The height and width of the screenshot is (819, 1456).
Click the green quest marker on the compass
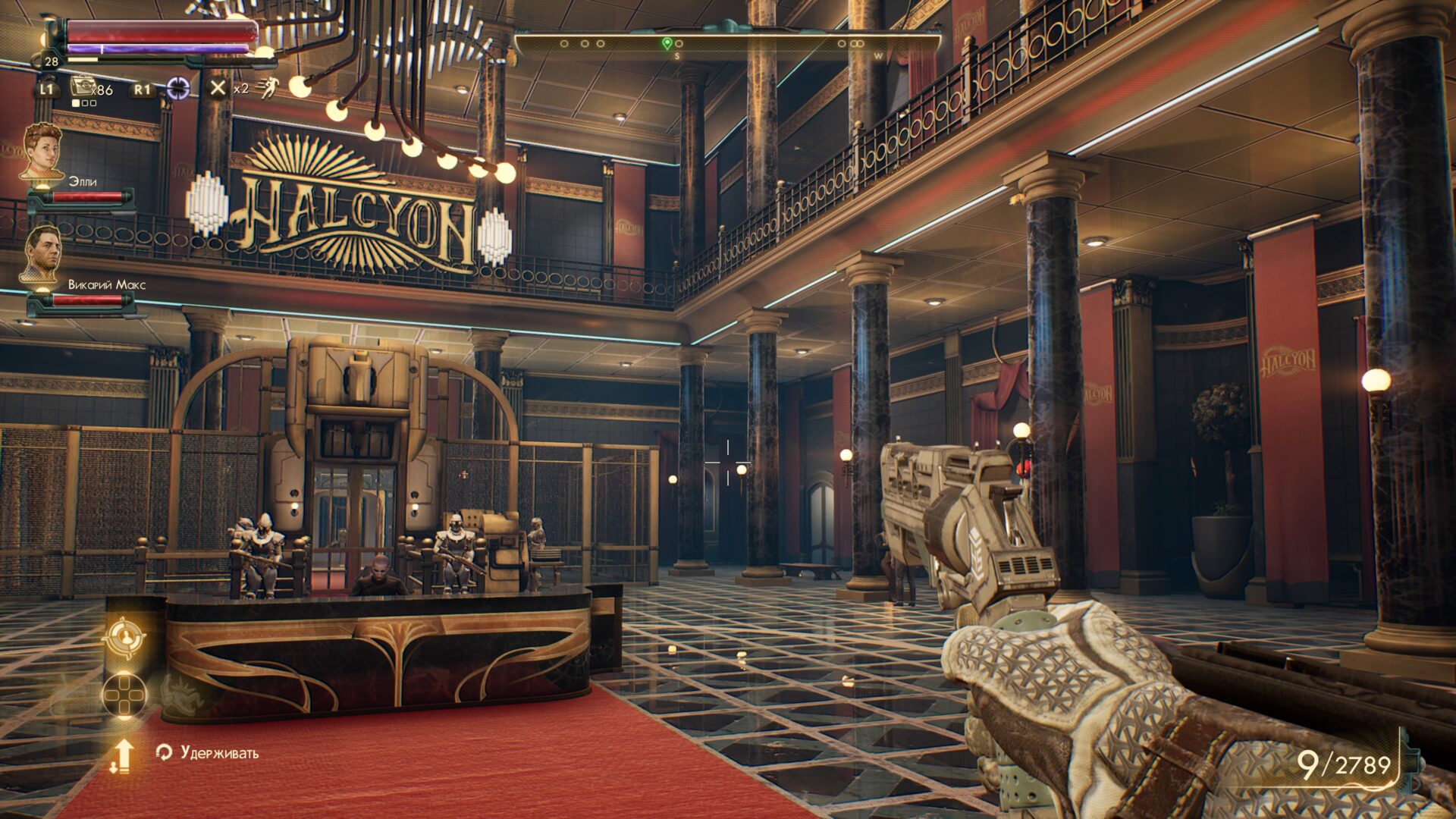[667, 43]
